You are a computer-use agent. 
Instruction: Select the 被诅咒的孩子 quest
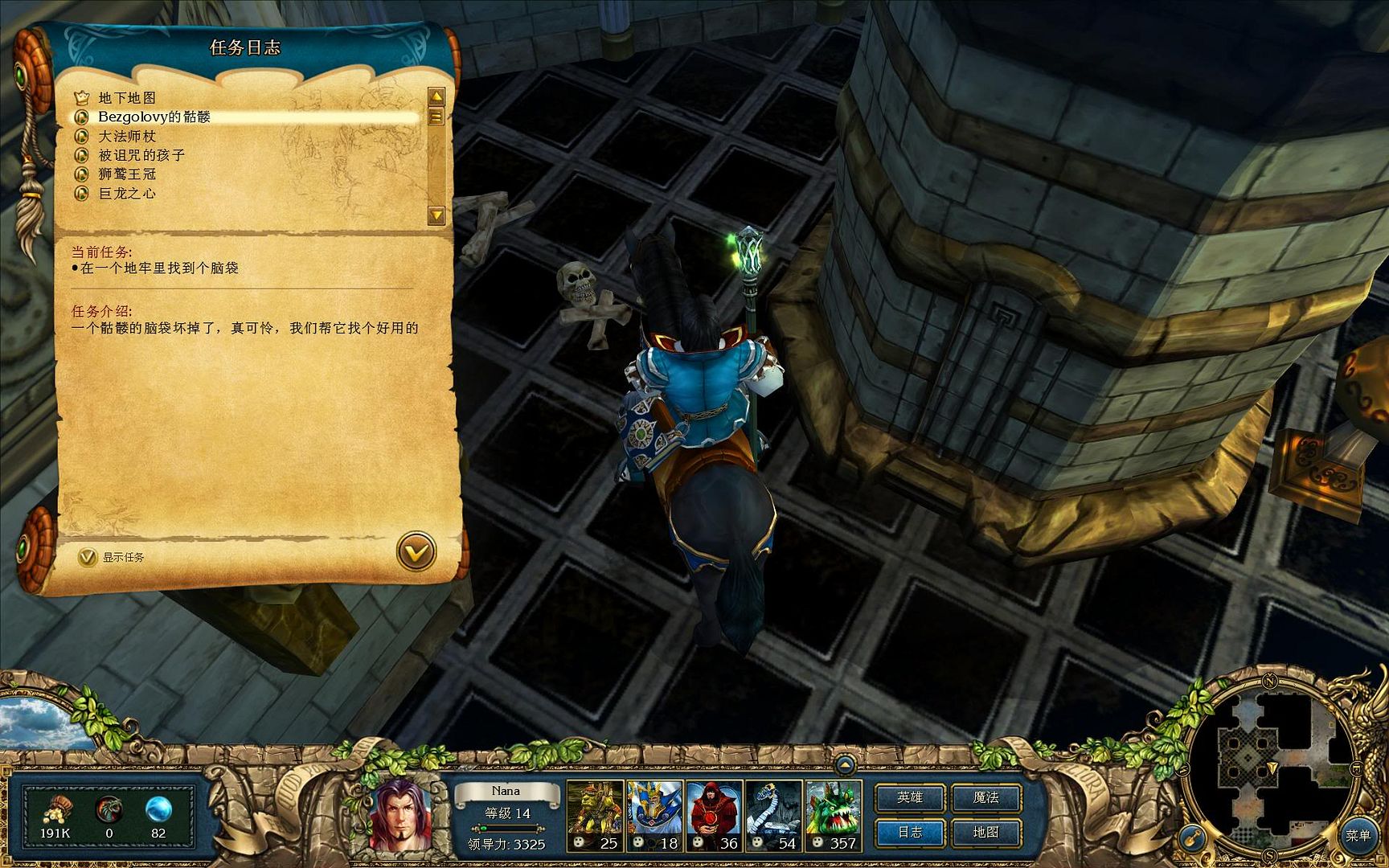[x=141, y=155]
